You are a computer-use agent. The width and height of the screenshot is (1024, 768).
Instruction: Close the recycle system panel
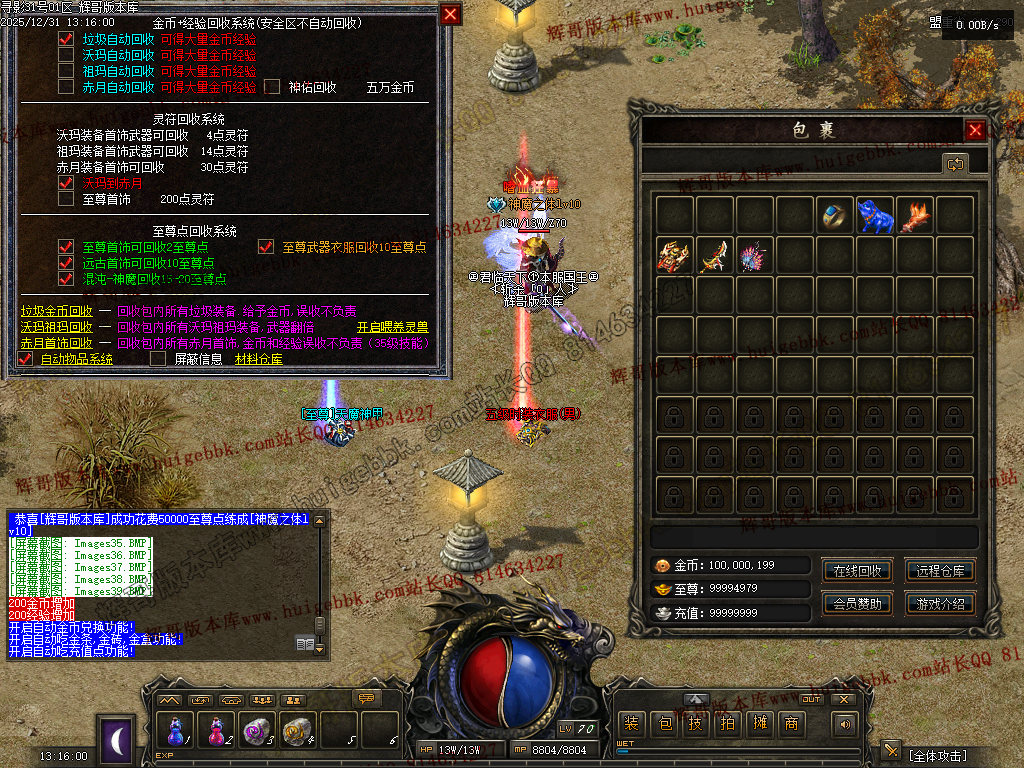(x=451, y=14)
